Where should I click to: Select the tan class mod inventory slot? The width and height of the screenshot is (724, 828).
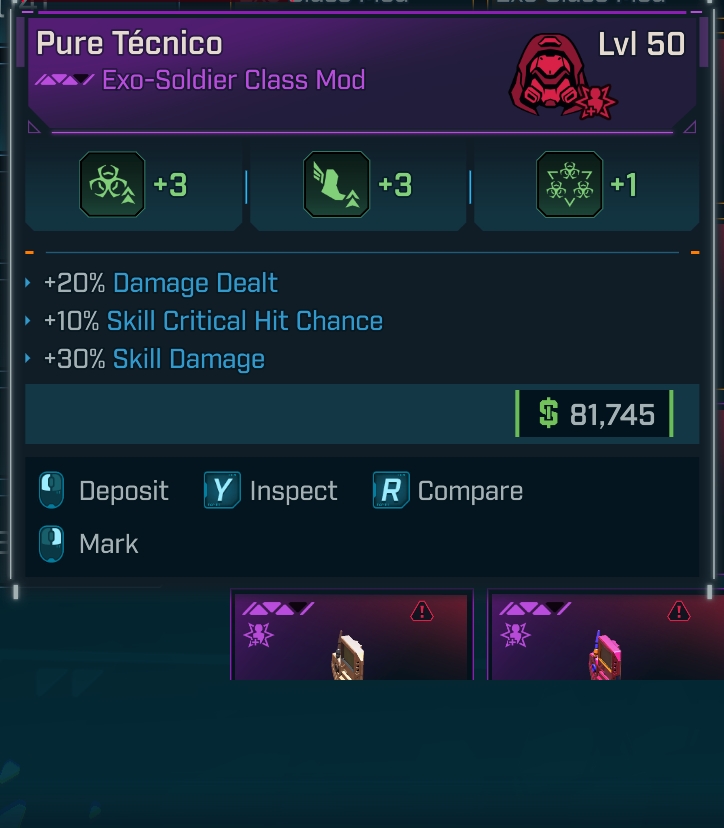351,637
